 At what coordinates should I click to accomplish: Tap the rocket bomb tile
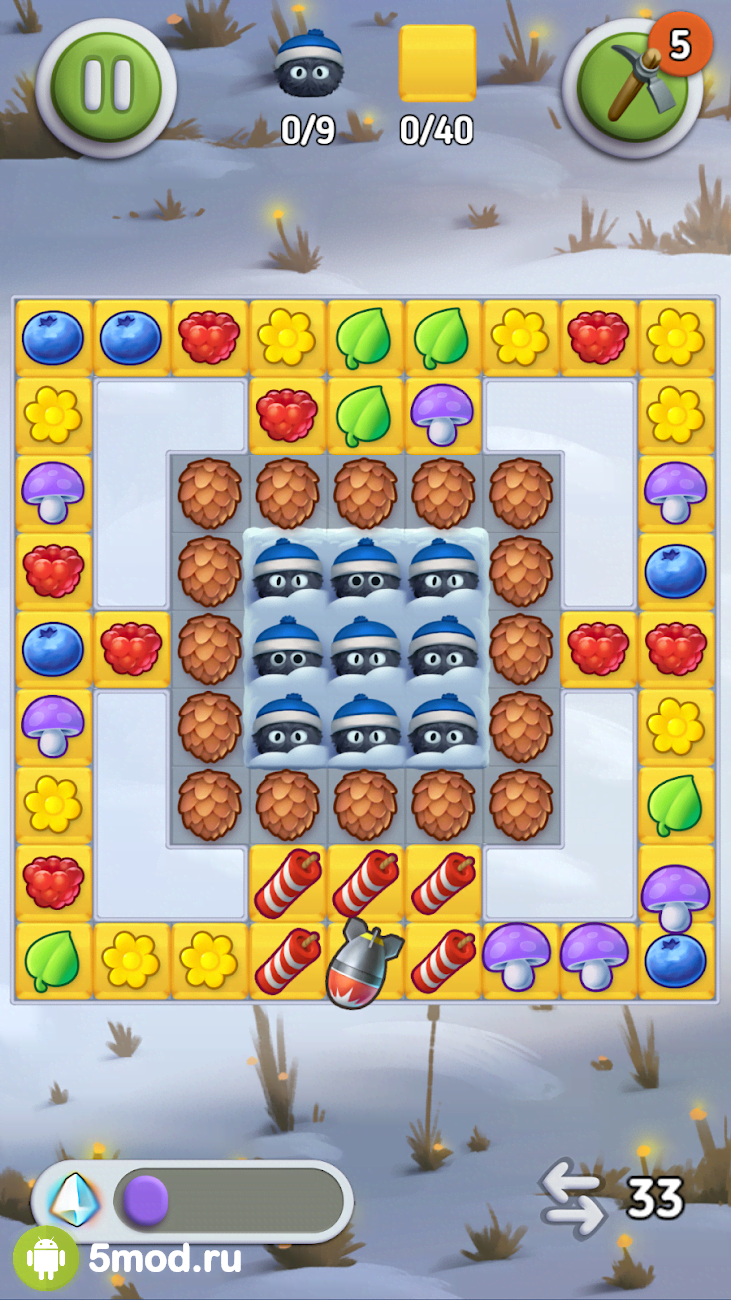pyautogui.click(x=364, y=961)
